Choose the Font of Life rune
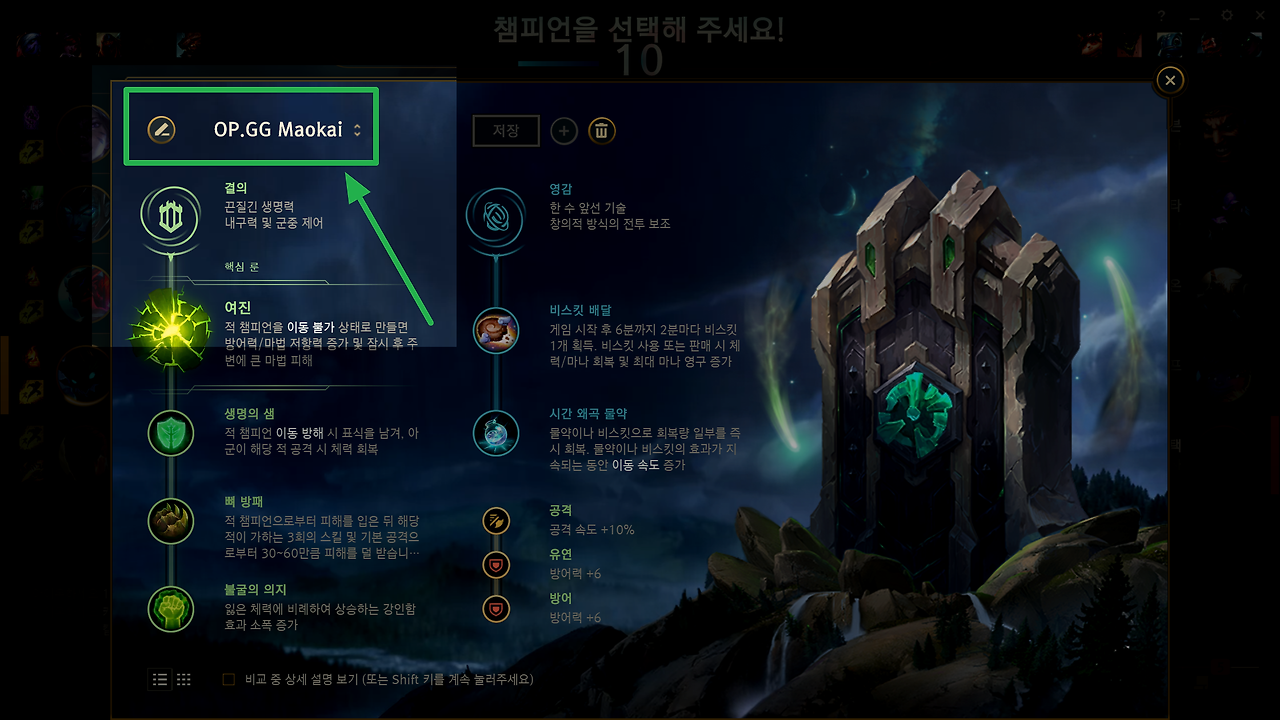This screenshot has width=1280, height=720. click(170, 433)
